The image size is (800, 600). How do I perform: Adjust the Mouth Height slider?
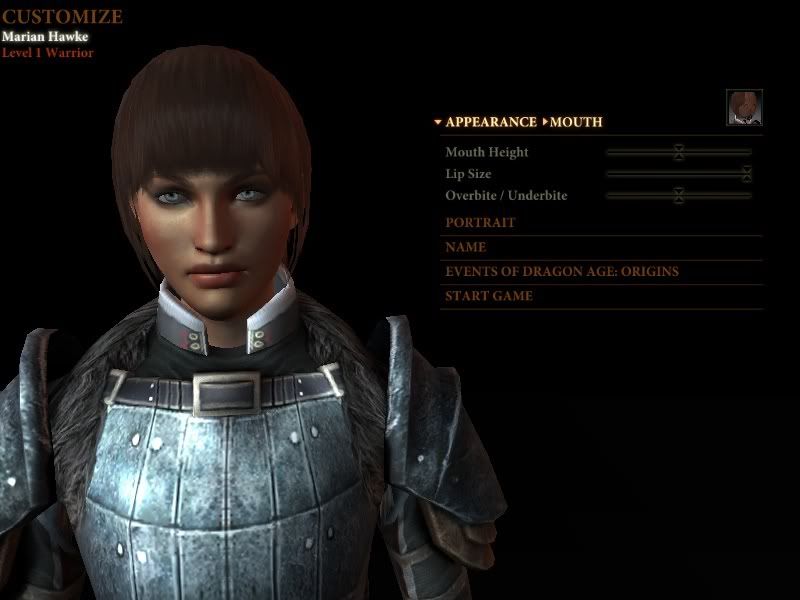(x=678, y=152)
